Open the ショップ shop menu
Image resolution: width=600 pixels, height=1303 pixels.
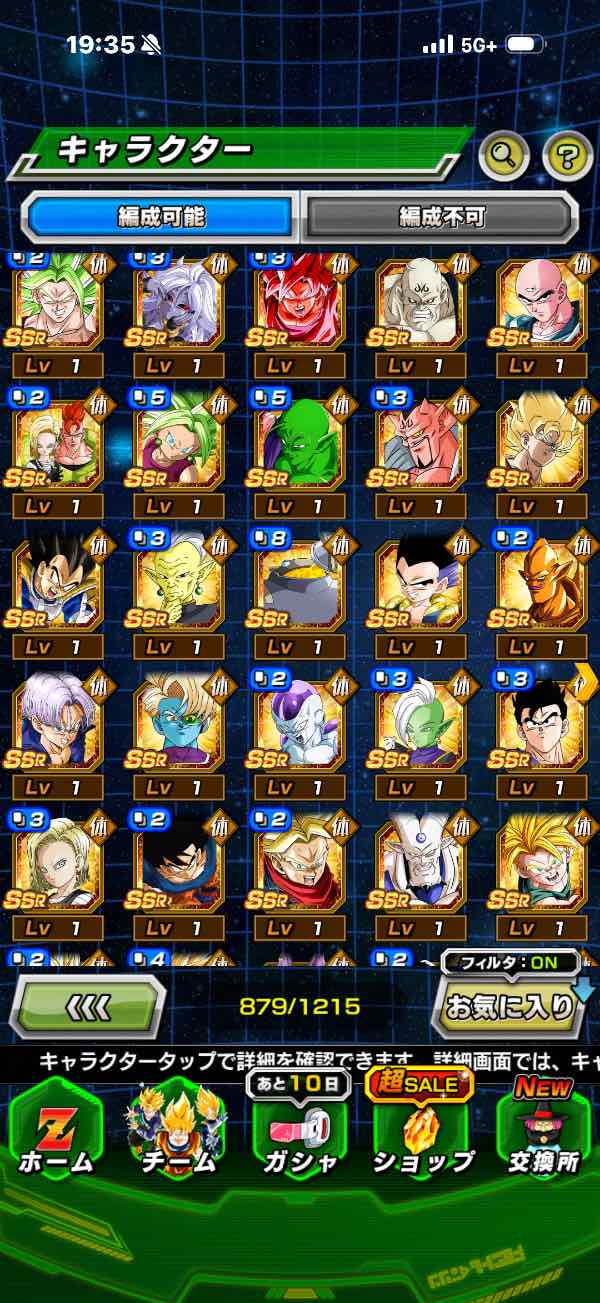pos(422,1130)
